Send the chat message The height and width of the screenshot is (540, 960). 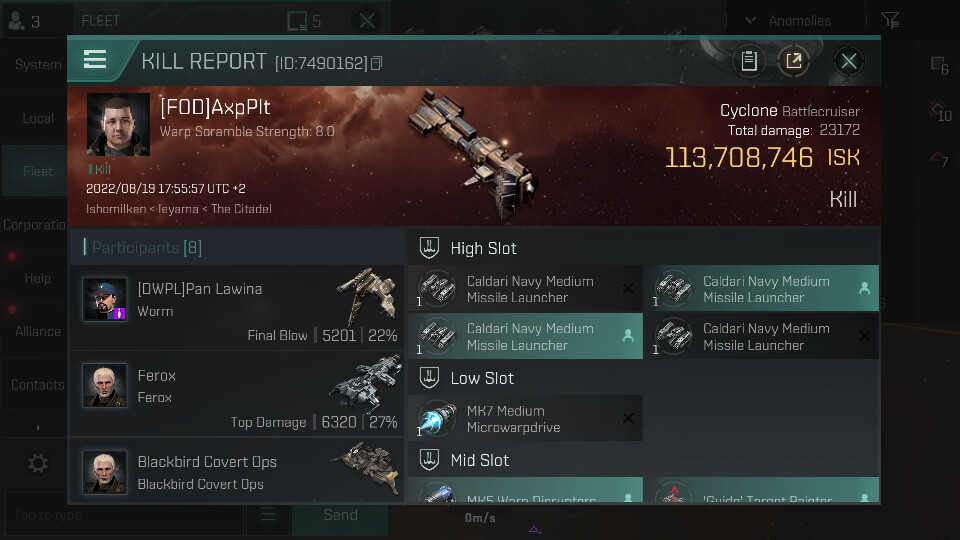coord(340,515)
